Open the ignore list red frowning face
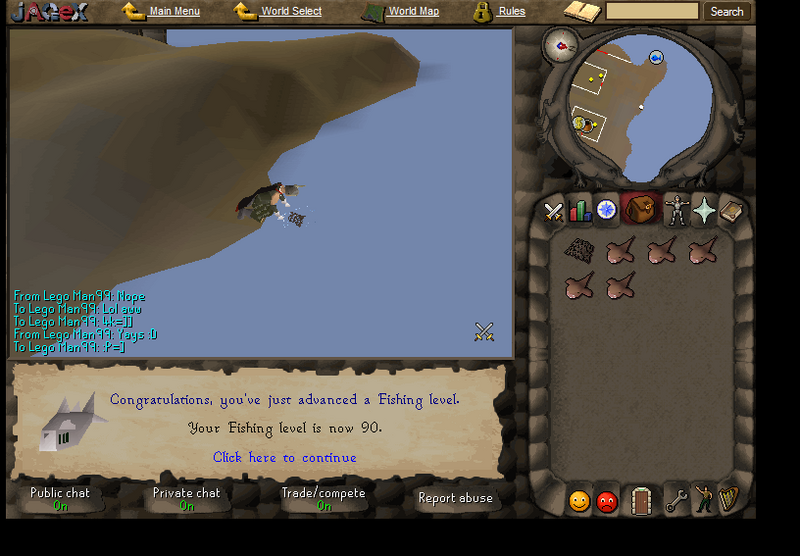 [607, 501]
